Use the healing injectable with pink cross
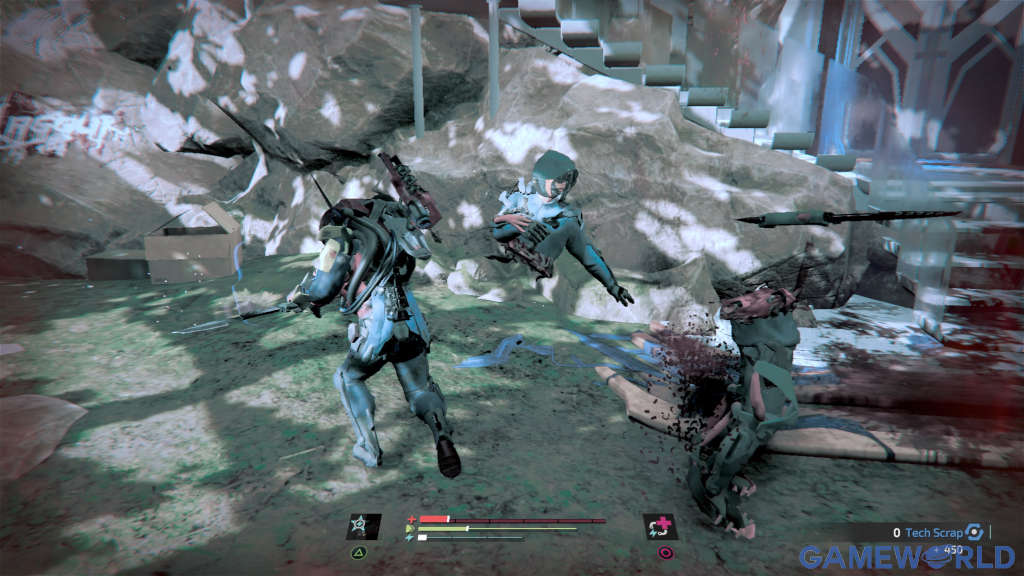 point(660,527)
